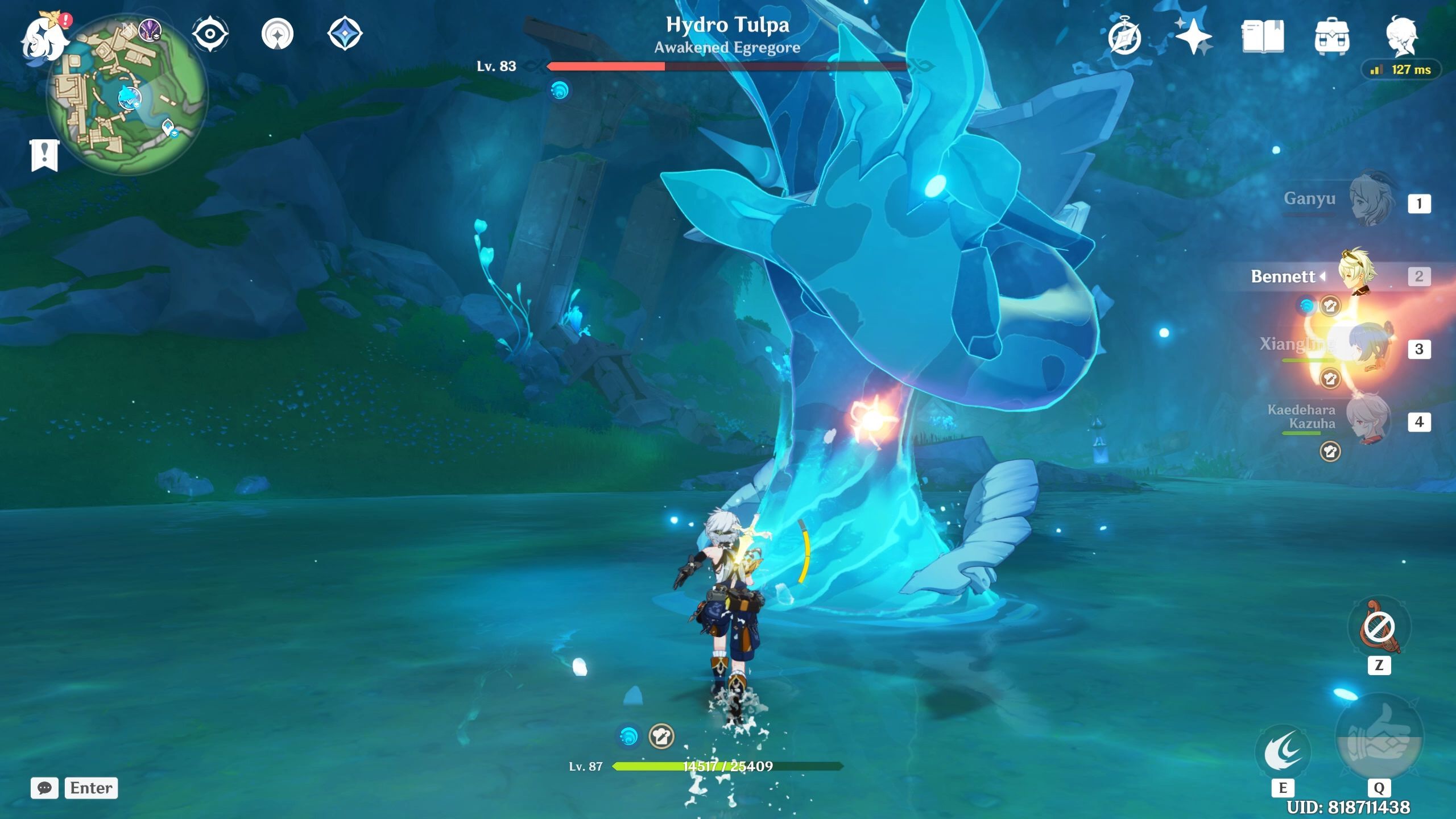1456x819 pixels.
Task: Open the quest log banner icon
Action: click(x=44, y=155)
